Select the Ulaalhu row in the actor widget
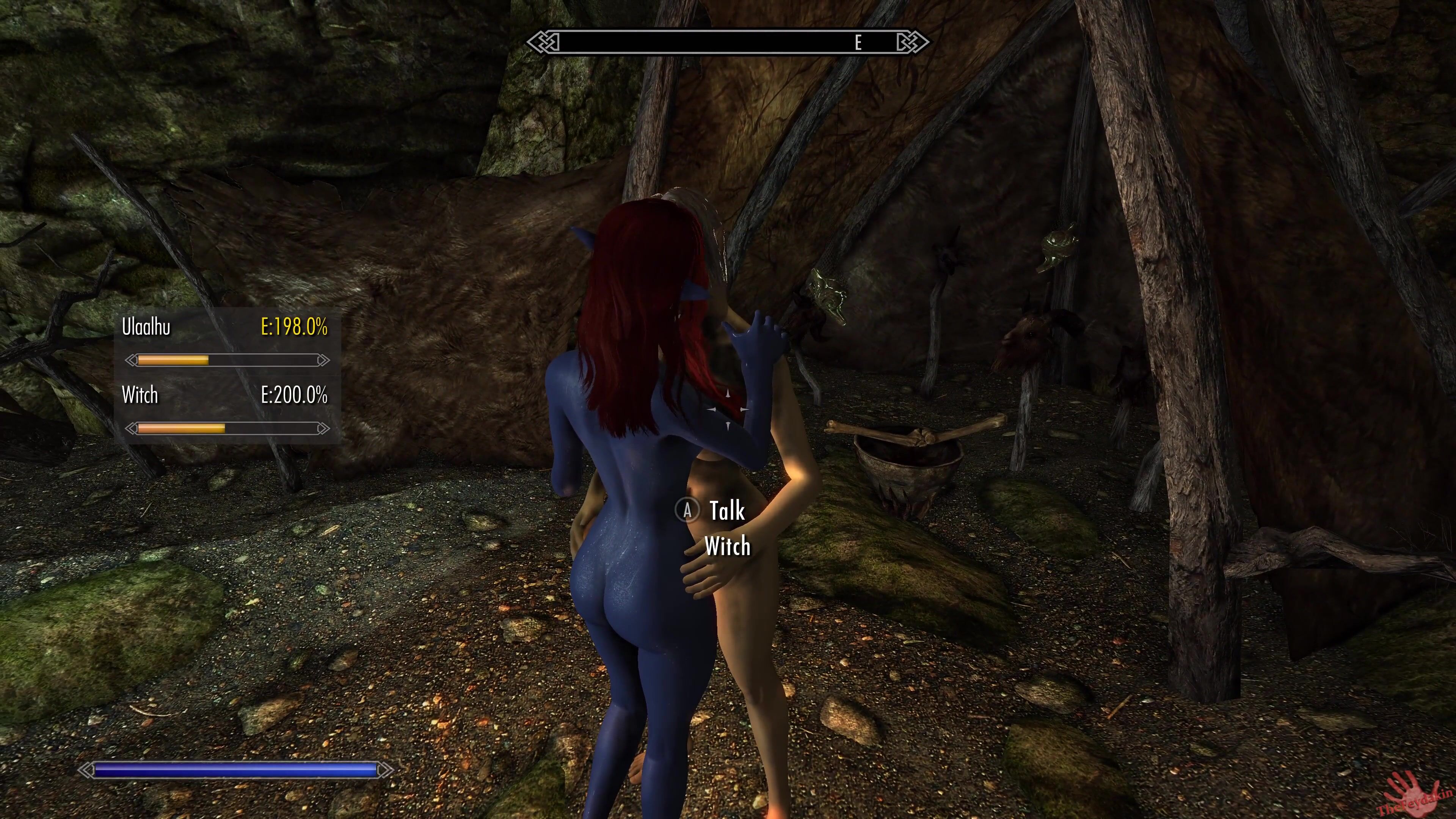Viewport: 1456px width, 819px height. (225, 327)
